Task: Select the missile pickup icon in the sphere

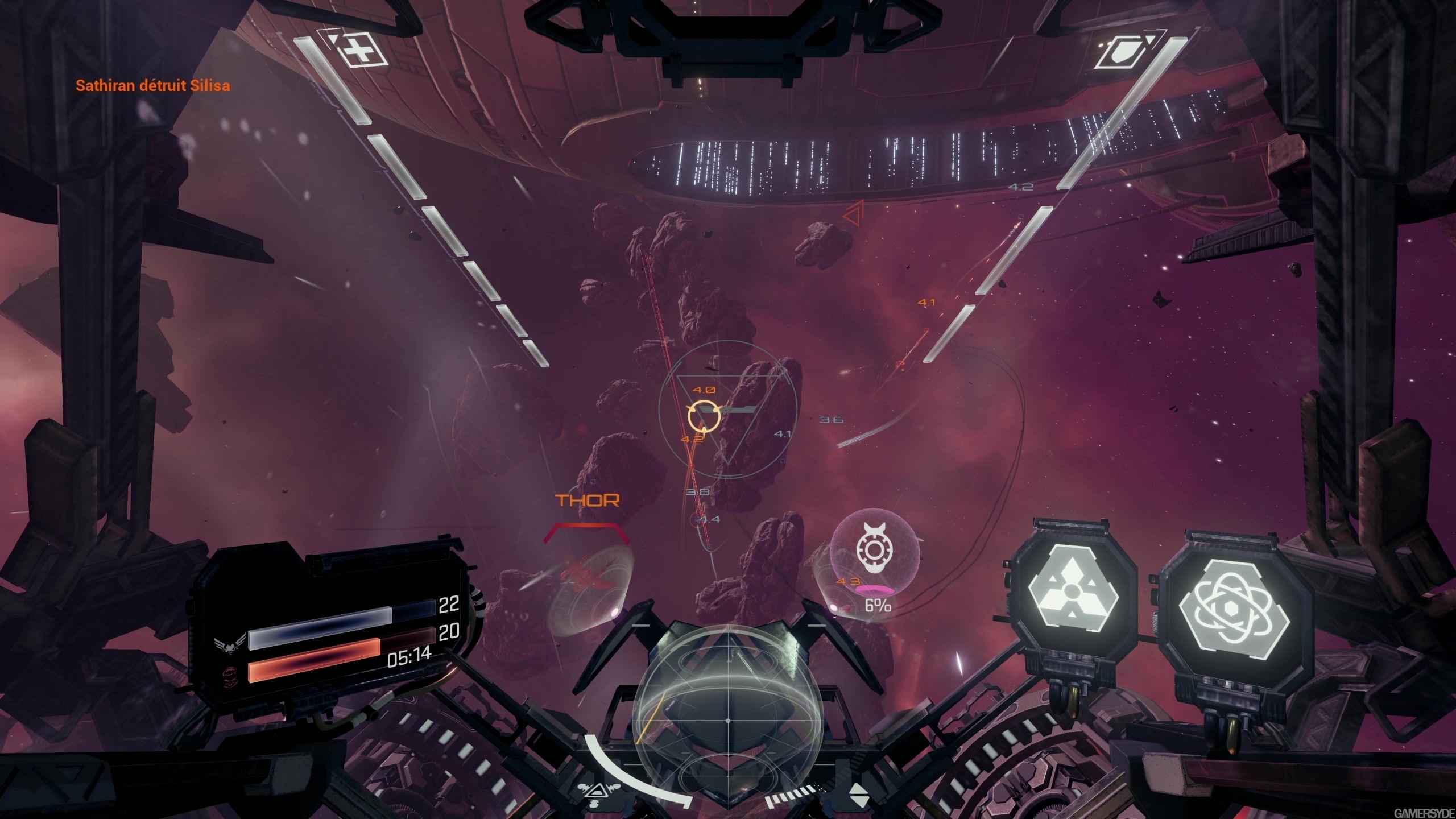Action: click(874, 547)
